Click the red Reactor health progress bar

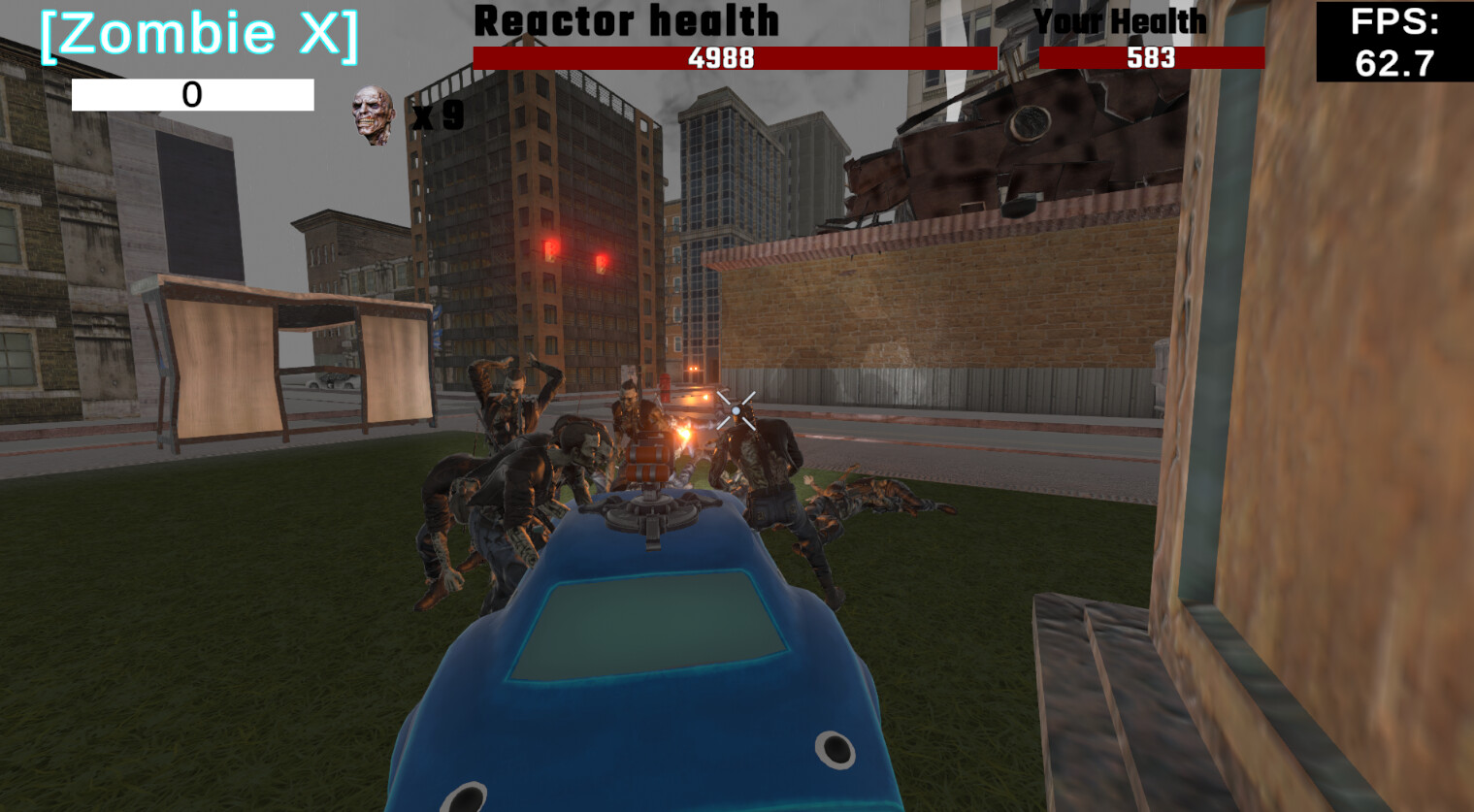tap(734, 57)
